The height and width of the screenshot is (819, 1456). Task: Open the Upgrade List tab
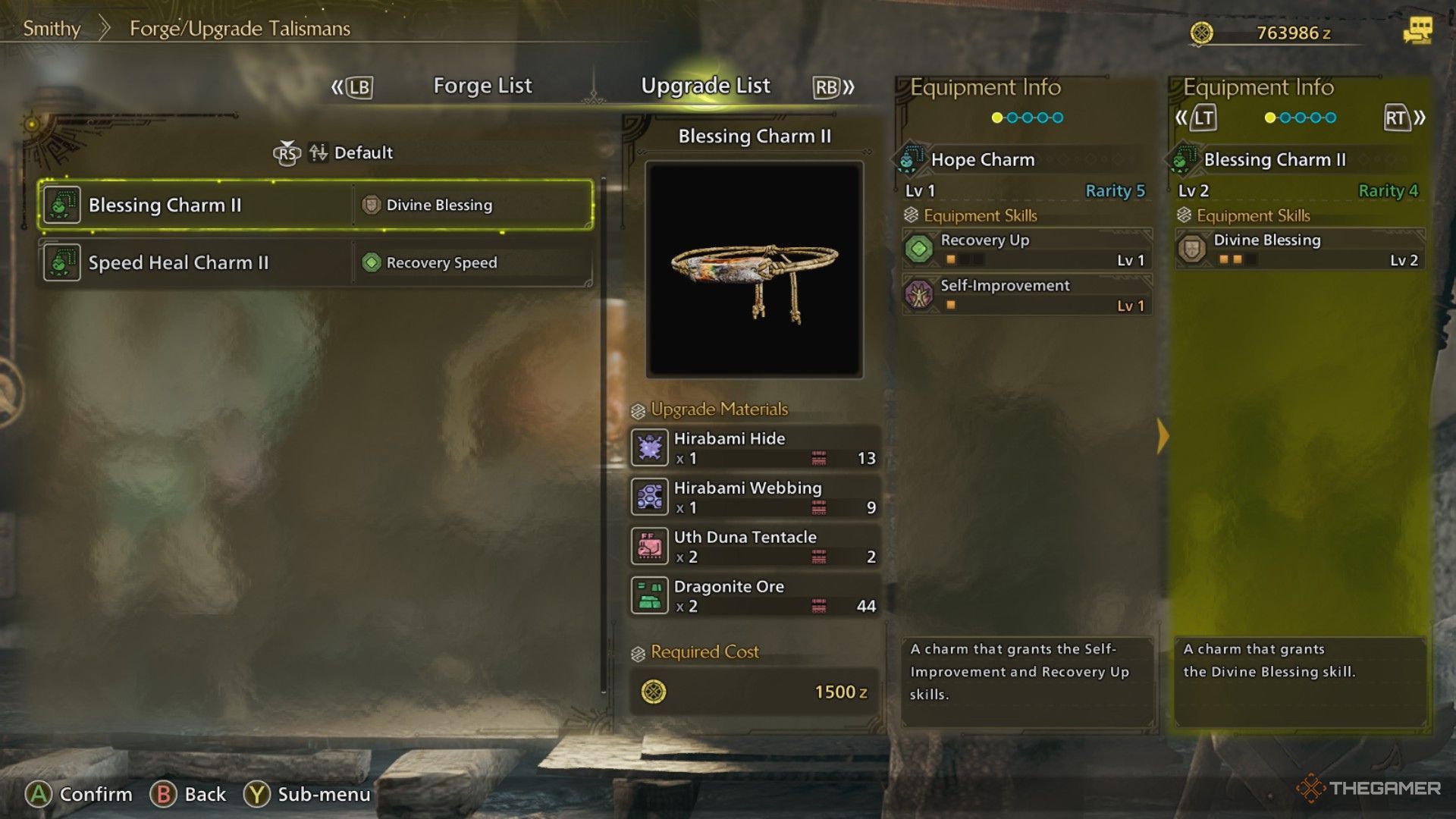tap(705, 86)
